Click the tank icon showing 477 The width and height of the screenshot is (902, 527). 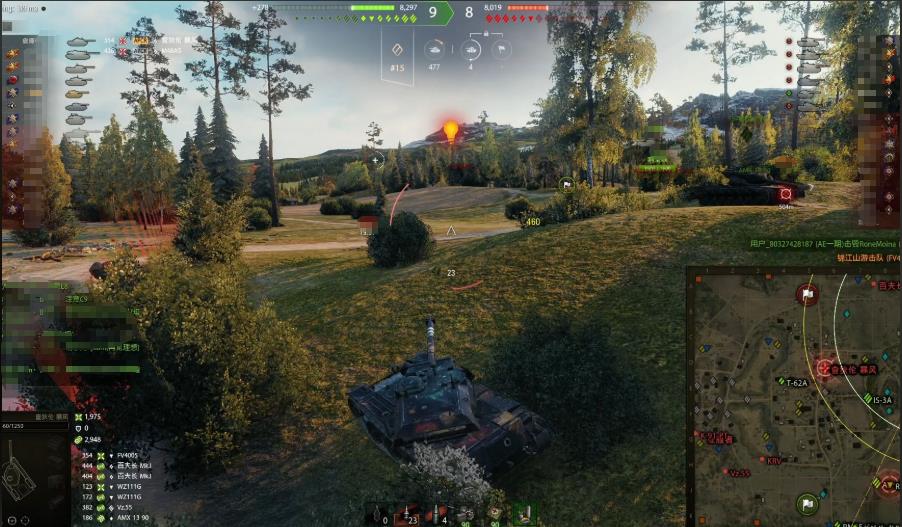coord(434,50)
